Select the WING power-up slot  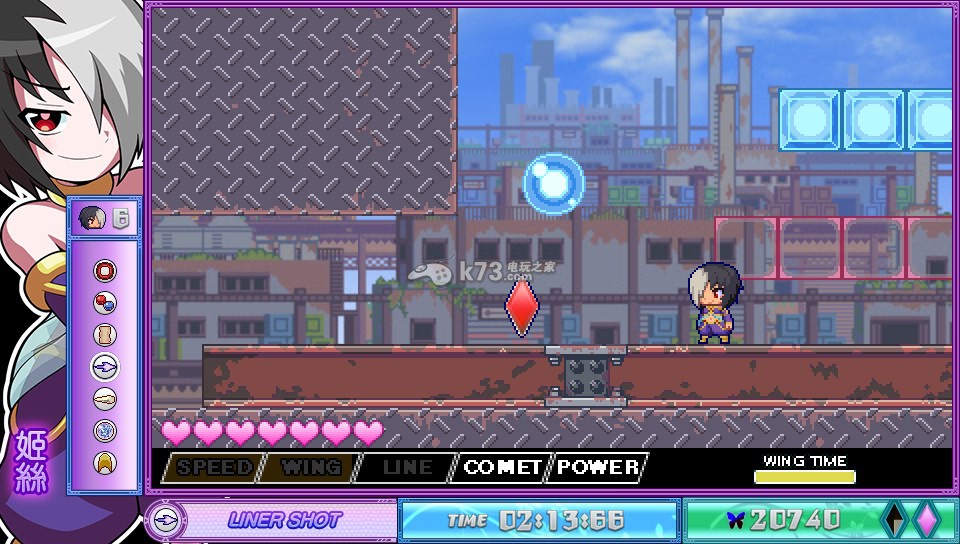click(x=310, y=467)
